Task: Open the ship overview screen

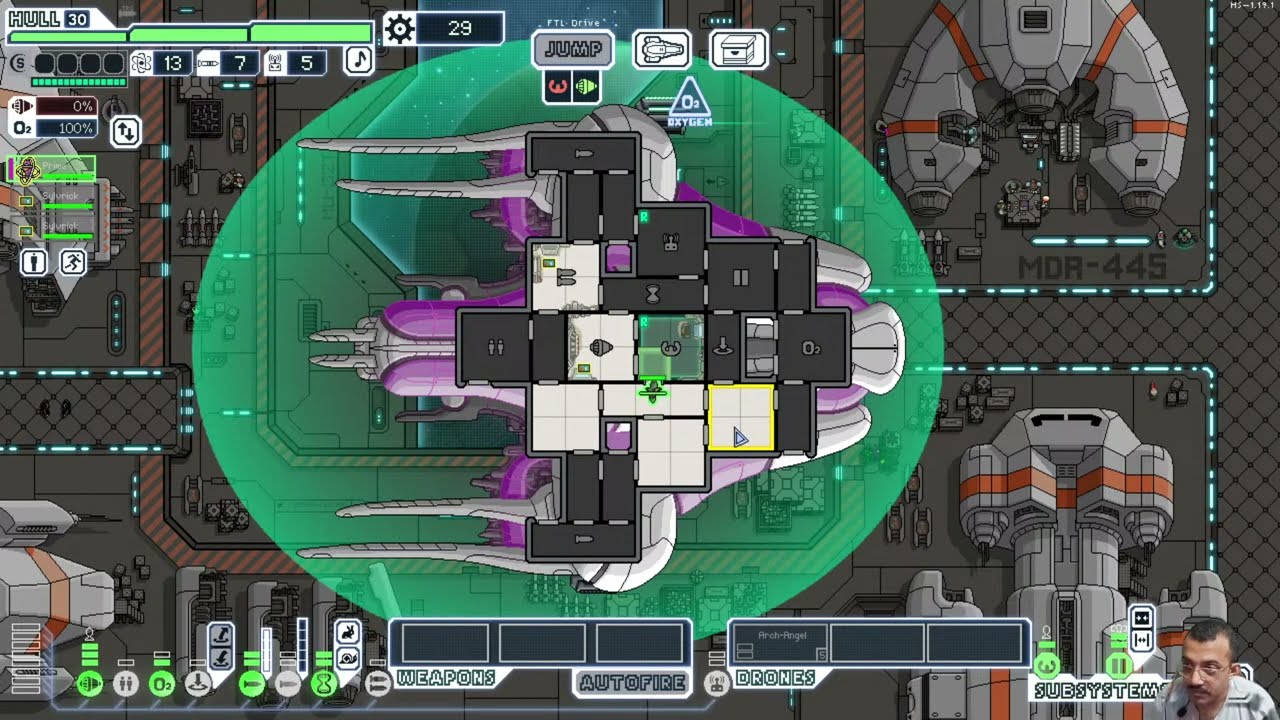Action: [661, 49]
